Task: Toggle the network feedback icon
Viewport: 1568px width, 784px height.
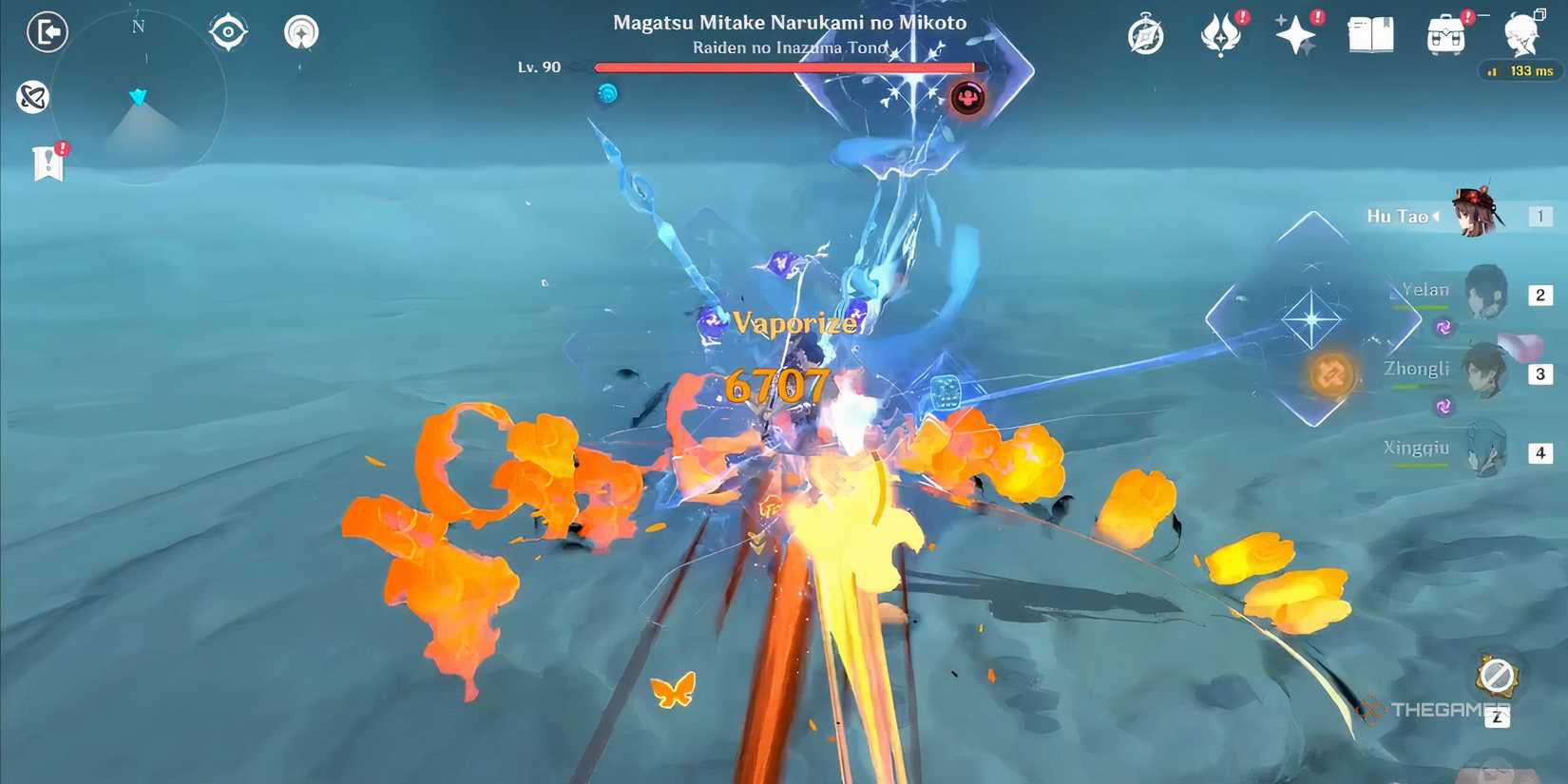Action: (33, 98)
